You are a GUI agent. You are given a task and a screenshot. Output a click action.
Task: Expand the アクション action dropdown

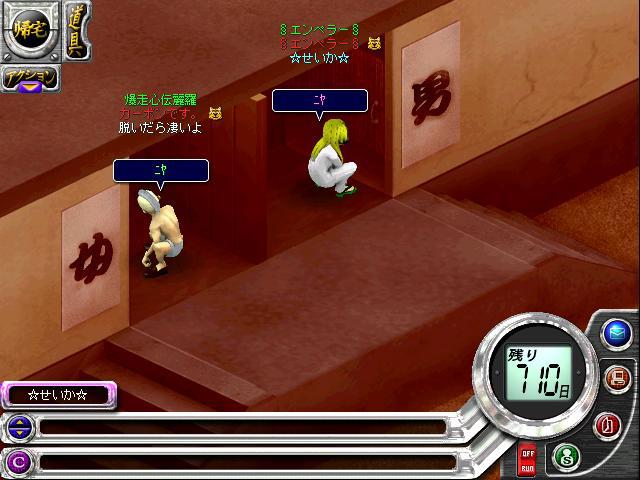30,79
